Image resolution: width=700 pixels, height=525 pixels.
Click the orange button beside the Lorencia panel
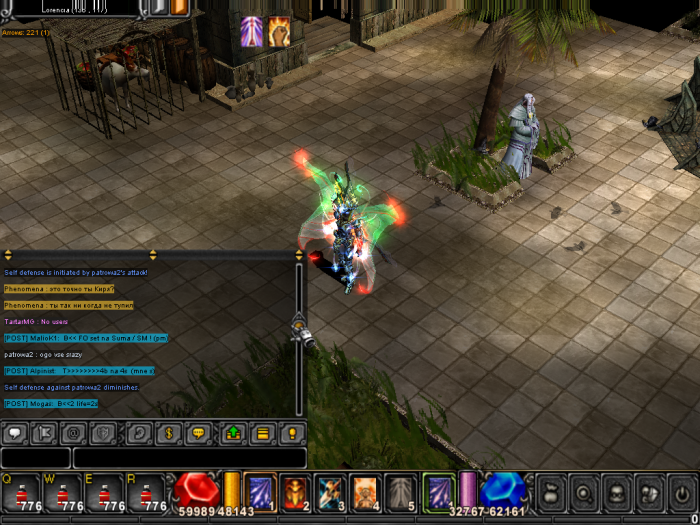pos(180,7)
